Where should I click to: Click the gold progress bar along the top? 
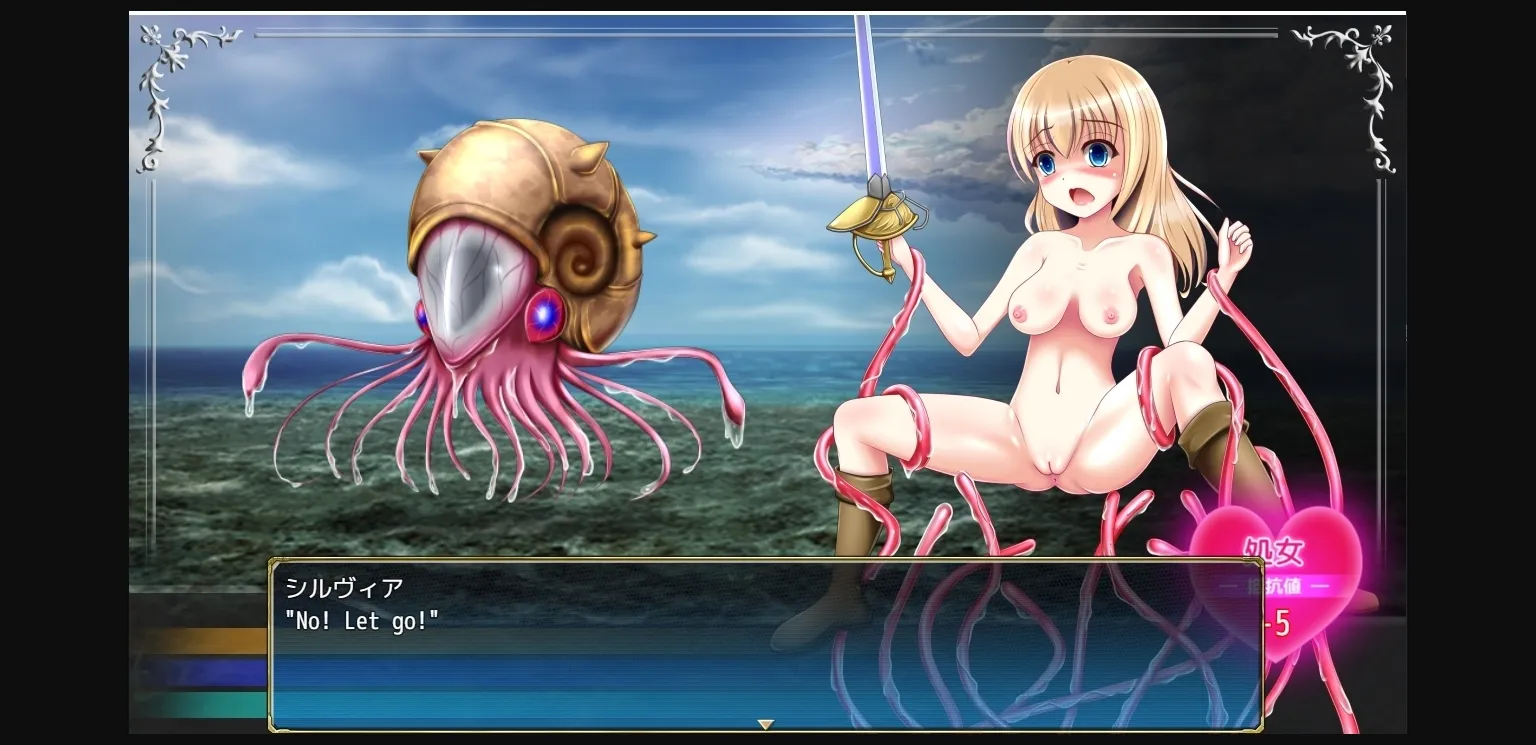tap(765, 34)
